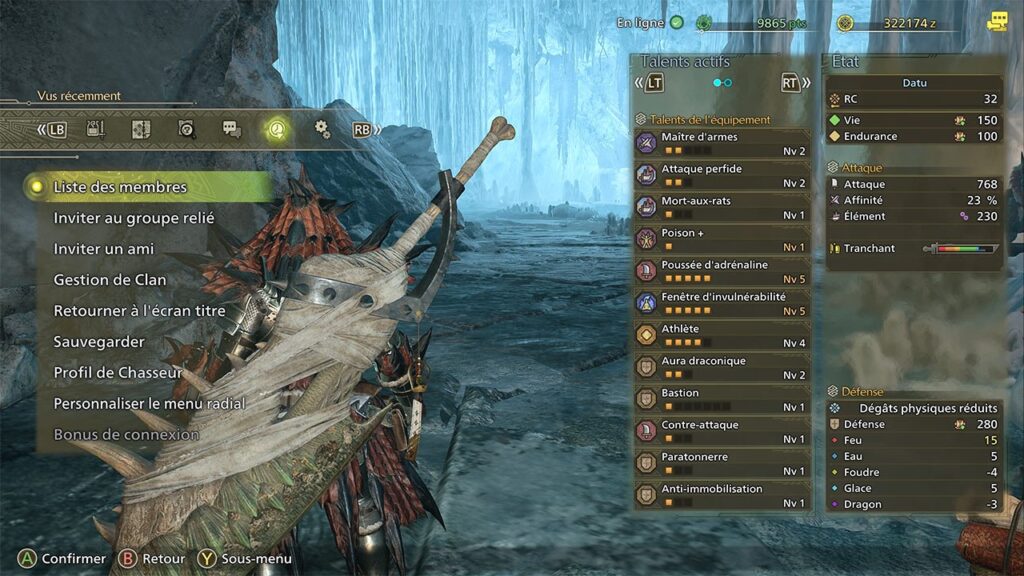Click the Anti-immobilisation skill entry
The image size is (1024, 576).
(722, 496)
